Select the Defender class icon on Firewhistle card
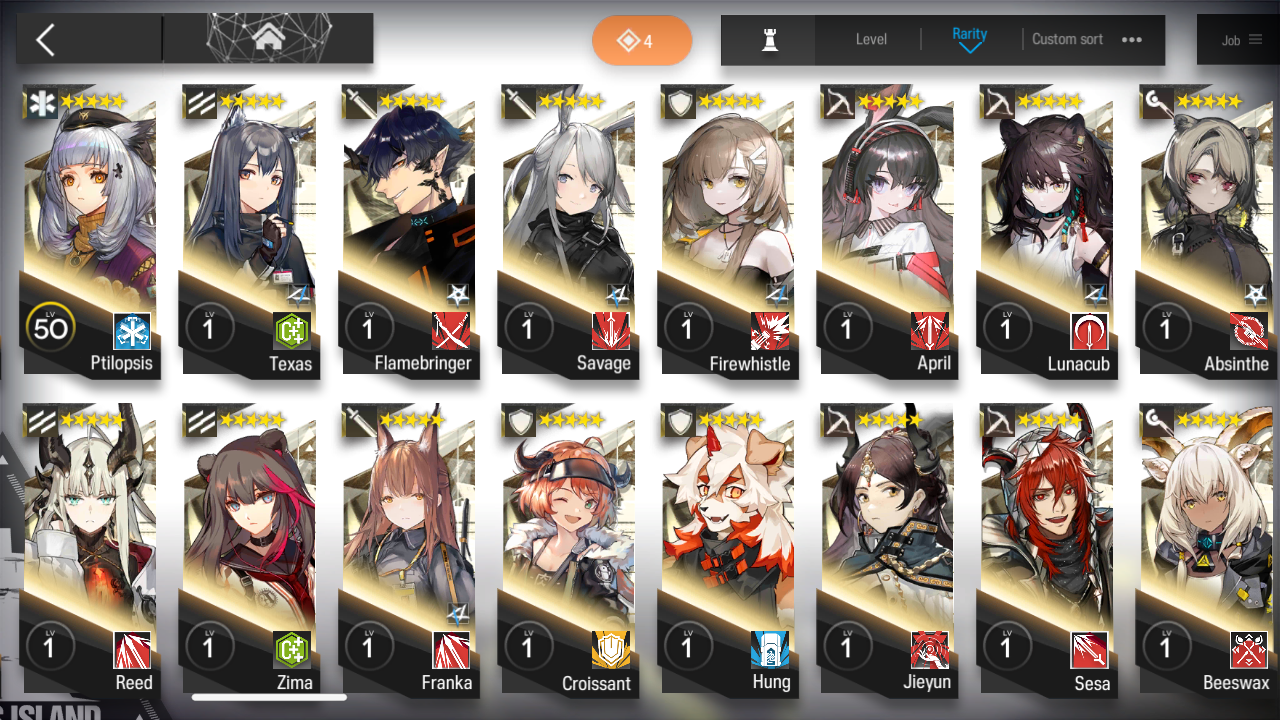Screen dimensions: 1280x720 pos(678,102)
